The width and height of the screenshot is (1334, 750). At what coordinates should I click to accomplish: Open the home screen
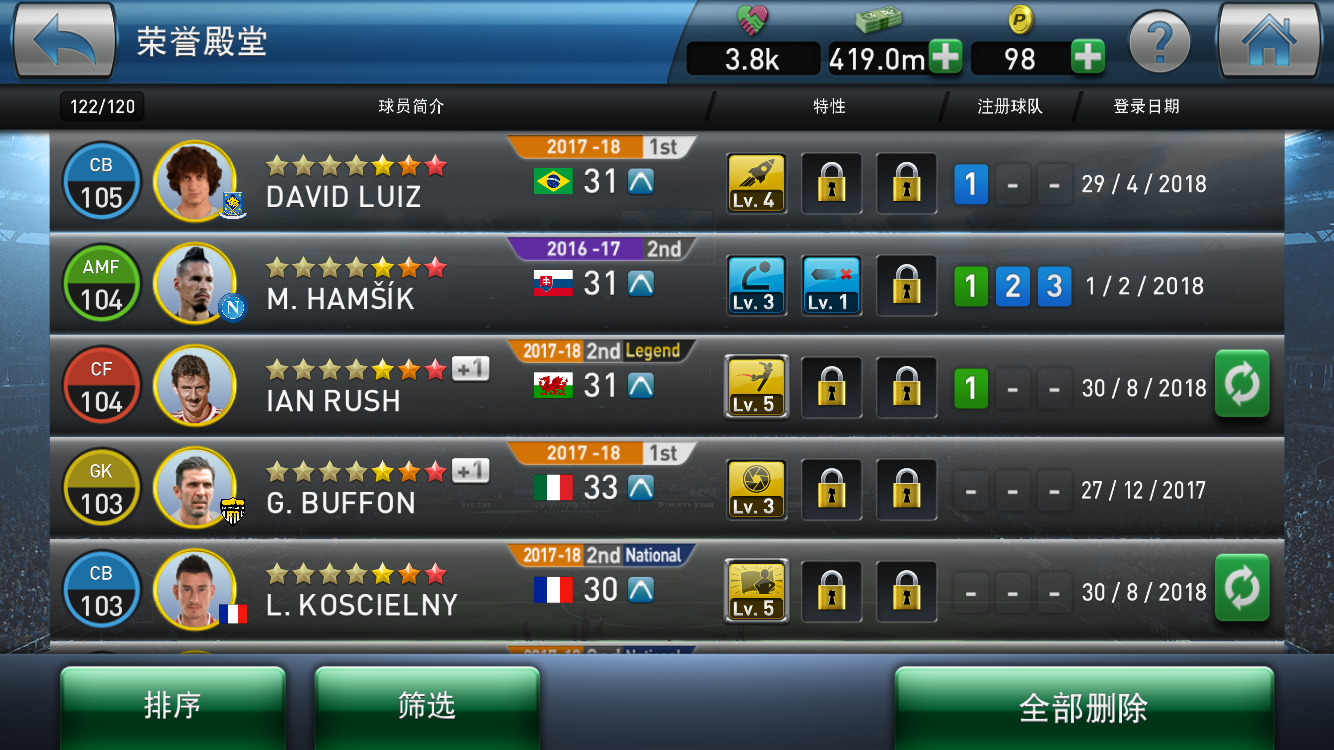tap(1268, 42)
